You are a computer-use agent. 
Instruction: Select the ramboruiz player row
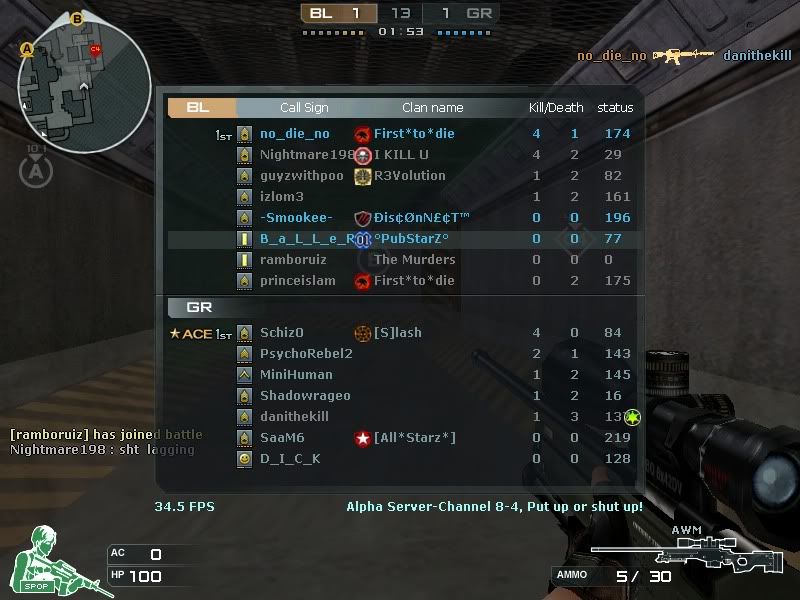tap(400, 260)
